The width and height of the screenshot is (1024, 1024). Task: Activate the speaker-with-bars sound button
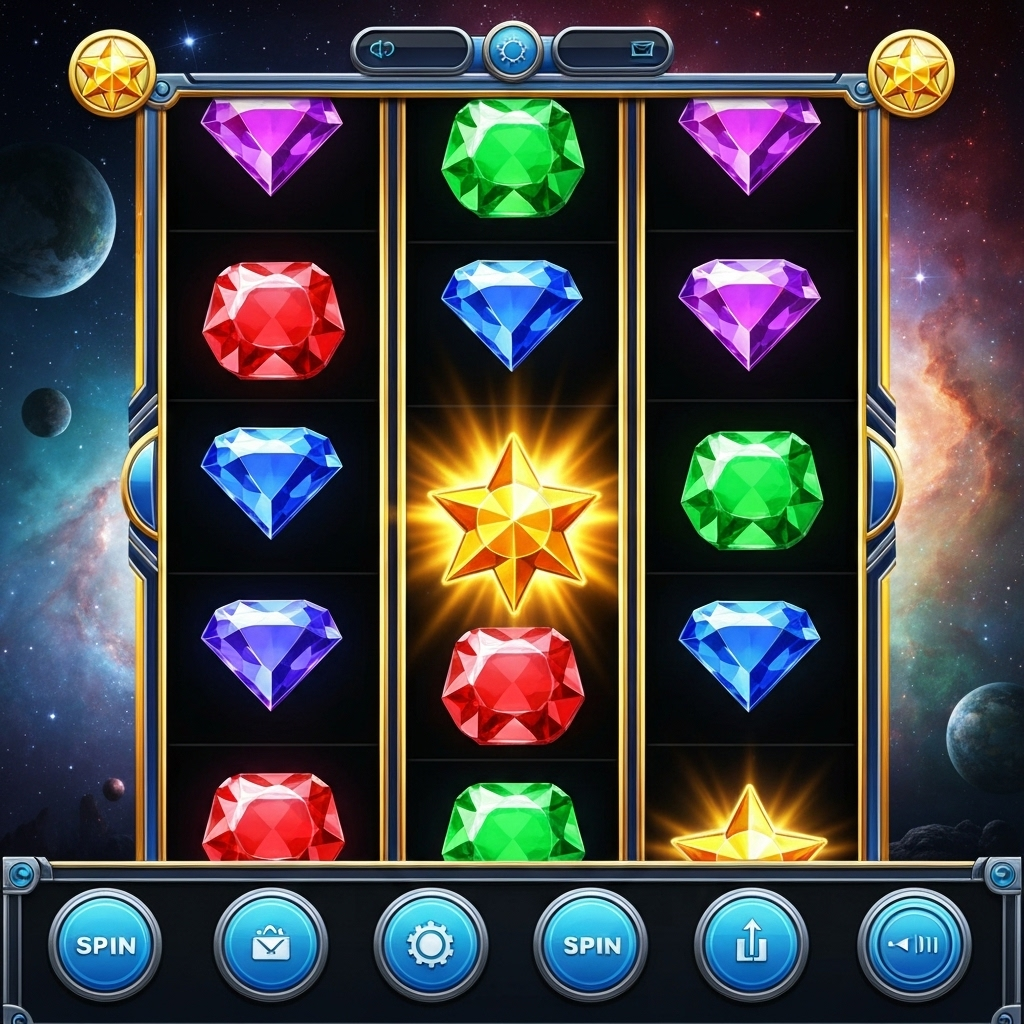[914, 944]
